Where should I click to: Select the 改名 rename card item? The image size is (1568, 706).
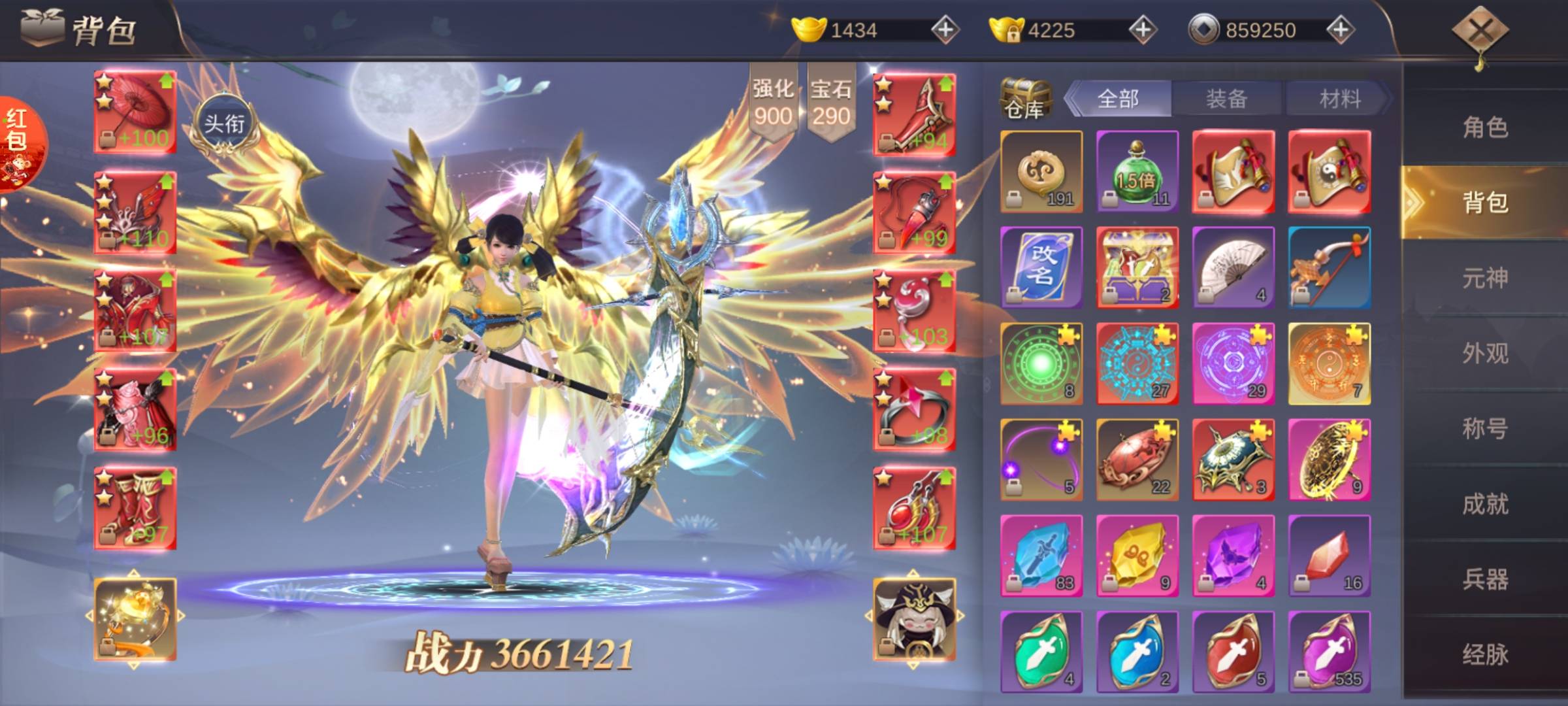coord(1041,267)
